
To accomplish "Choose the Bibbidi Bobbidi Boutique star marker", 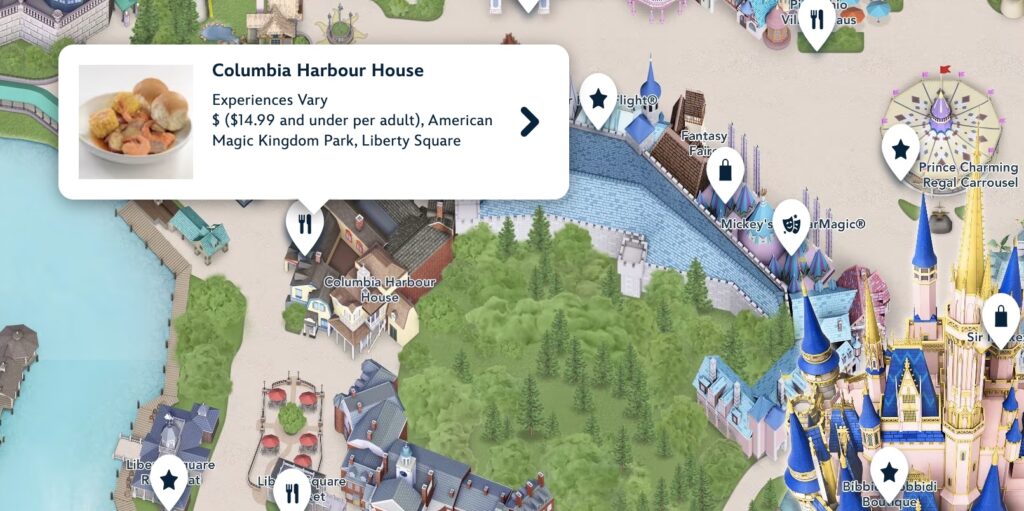I will (888, 470).
